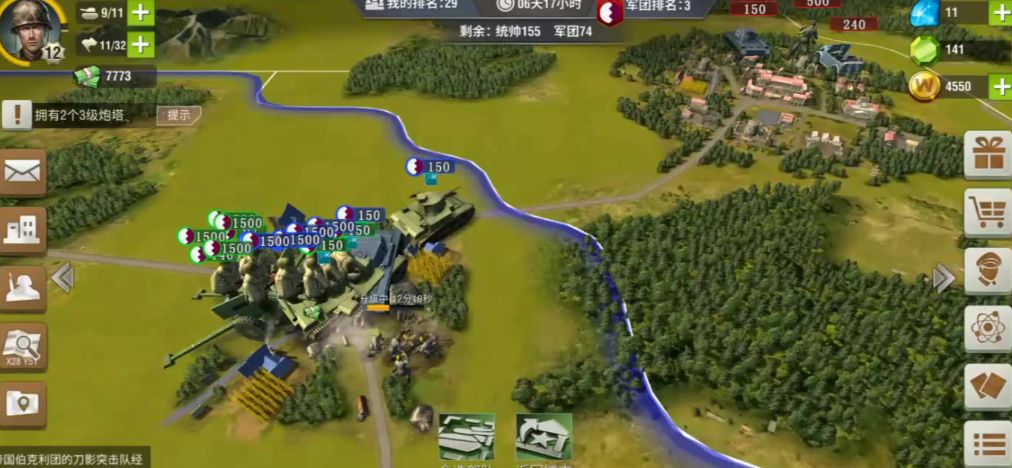
Task: Open the cards menu icon
Action: click(x=988, y=386)
